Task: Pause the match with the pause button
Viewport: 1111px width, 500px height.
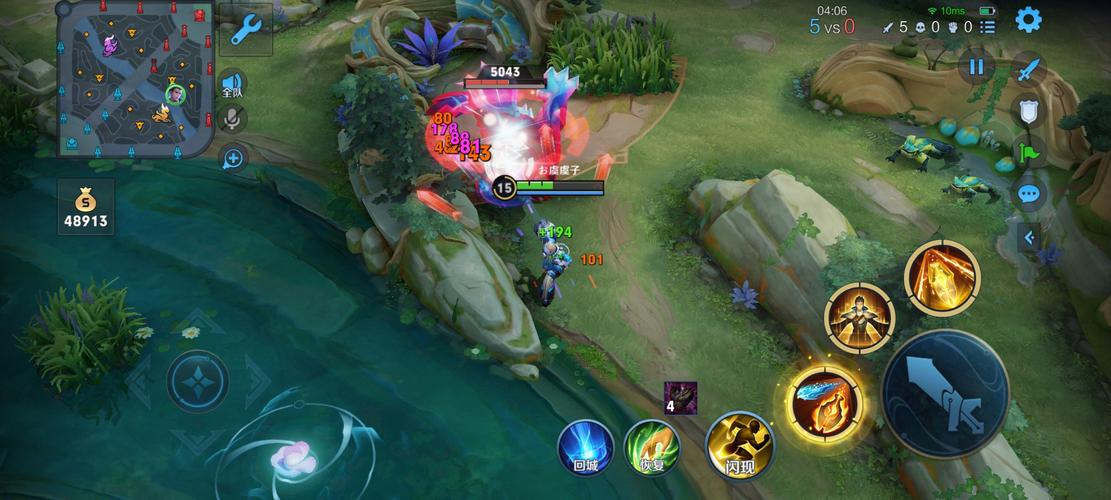Action: [976, 67]
